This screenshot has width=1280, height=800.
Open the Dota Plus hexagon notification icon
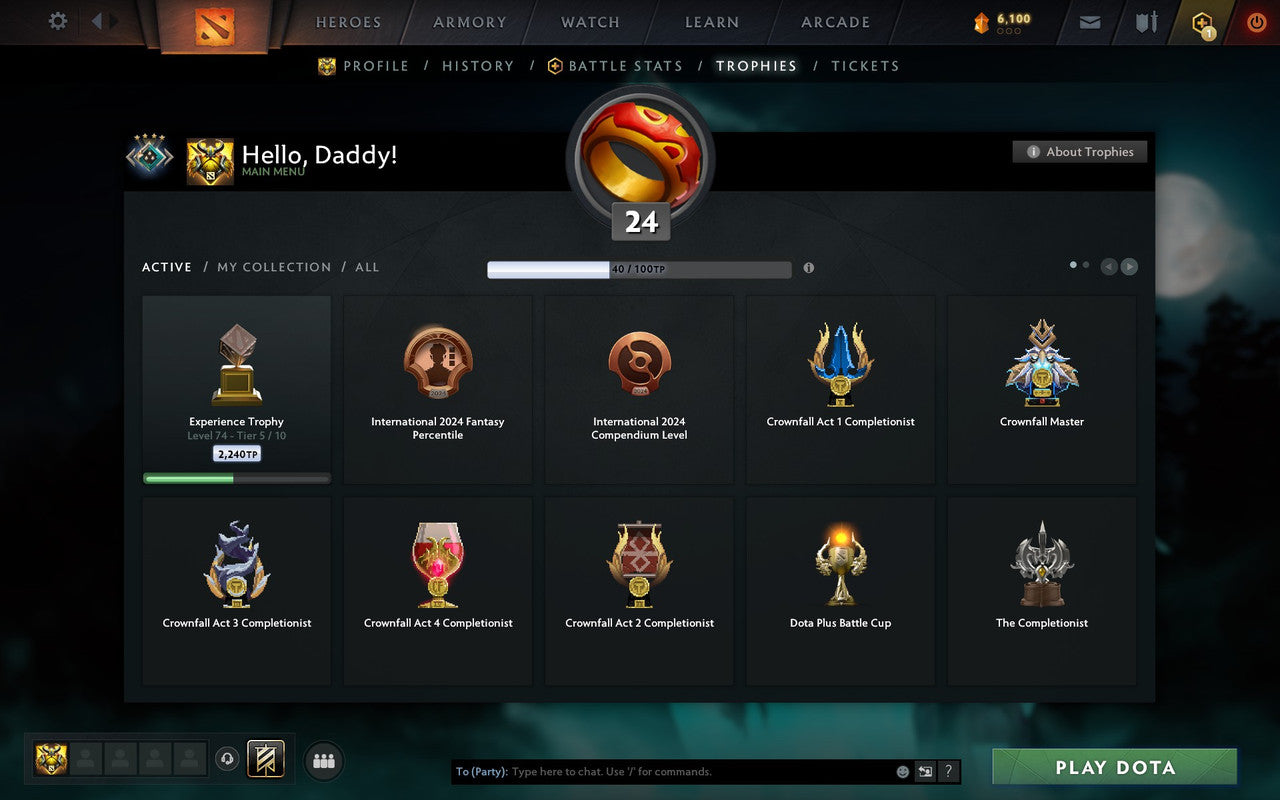coord(1202,22)
